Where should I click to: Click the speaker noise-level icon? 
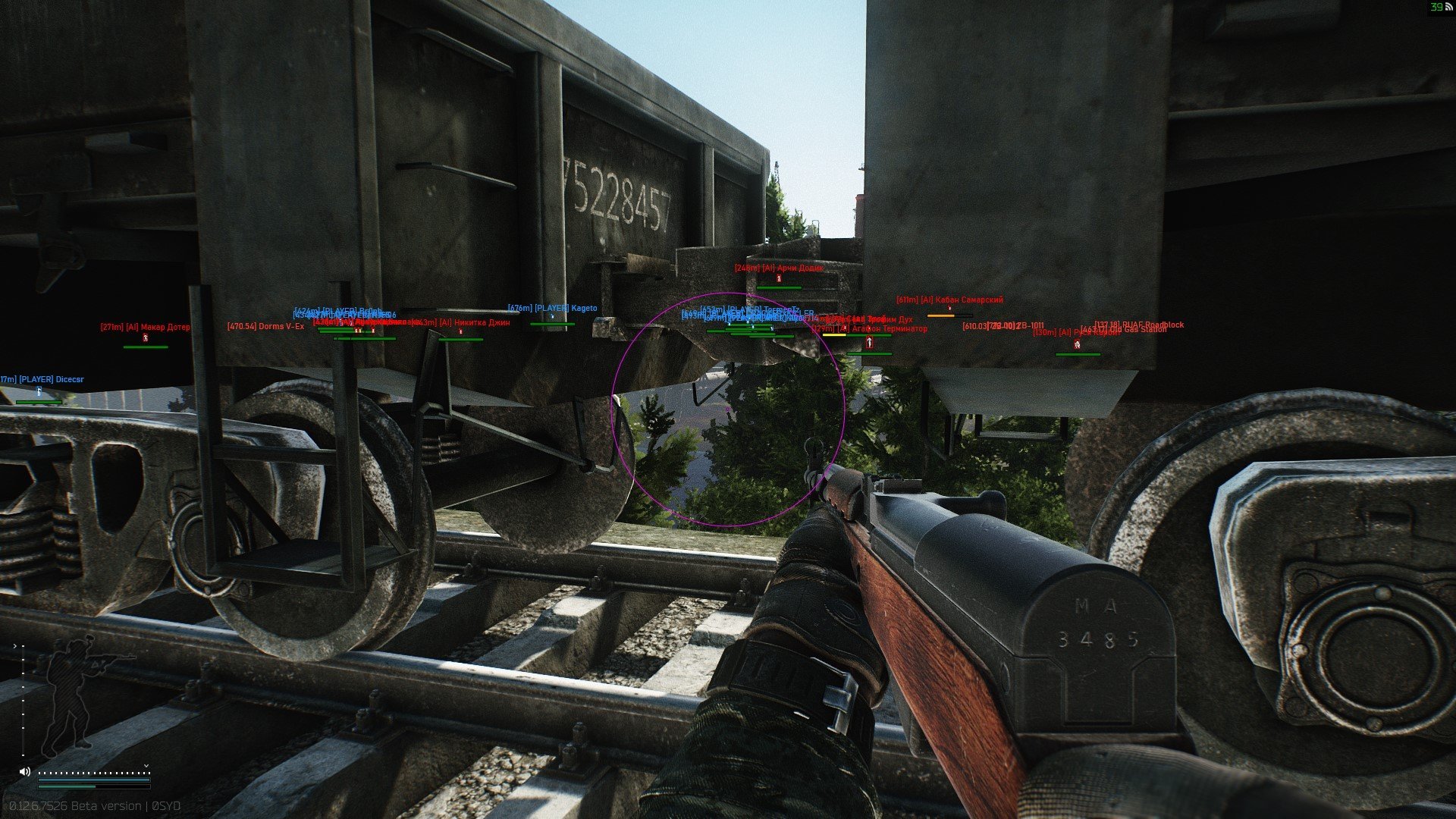[25, 771]
